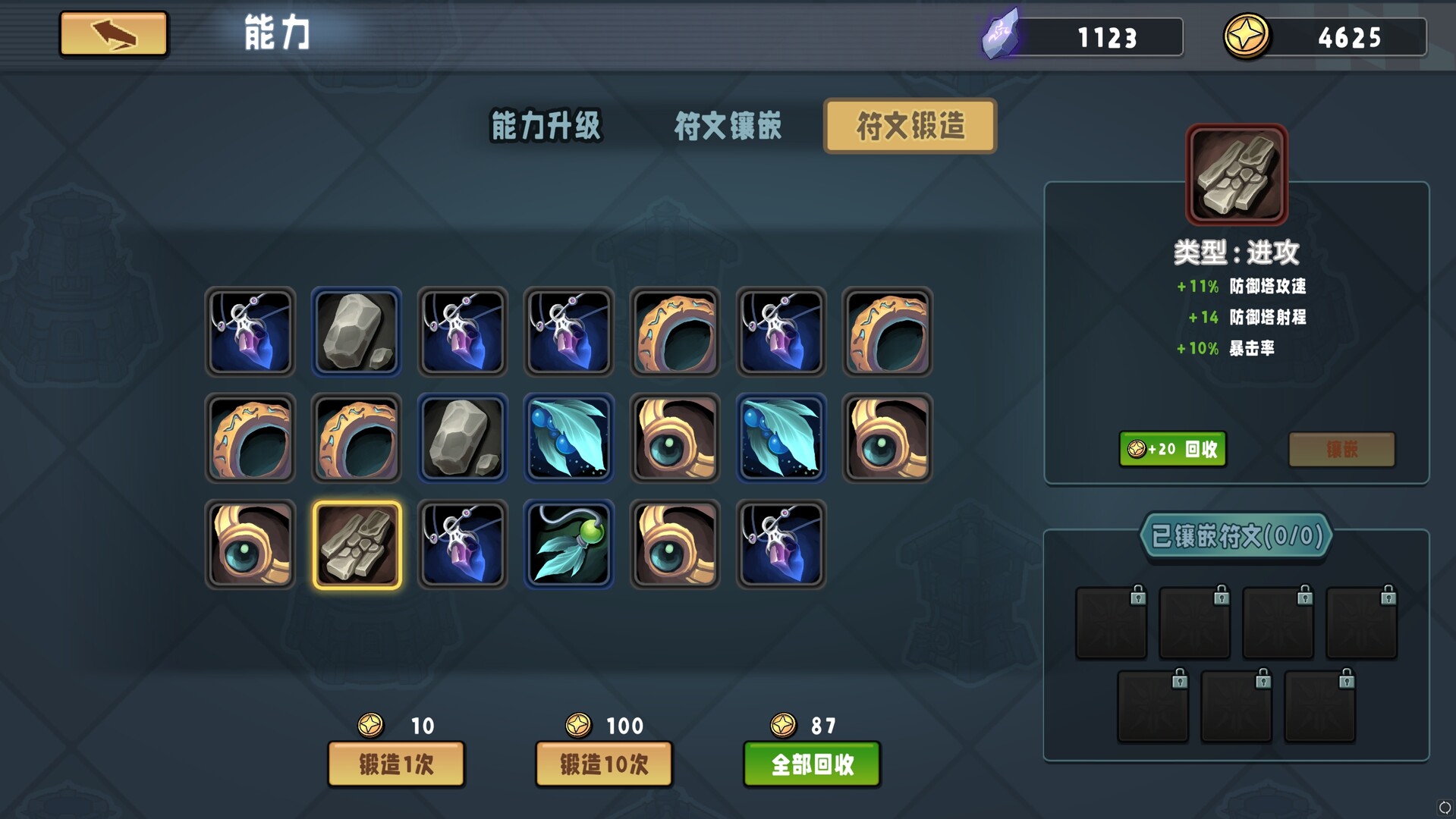Click the 镶嵌 inlay button
Screen dimensions: 1456x819
[x=1341, y=449]
